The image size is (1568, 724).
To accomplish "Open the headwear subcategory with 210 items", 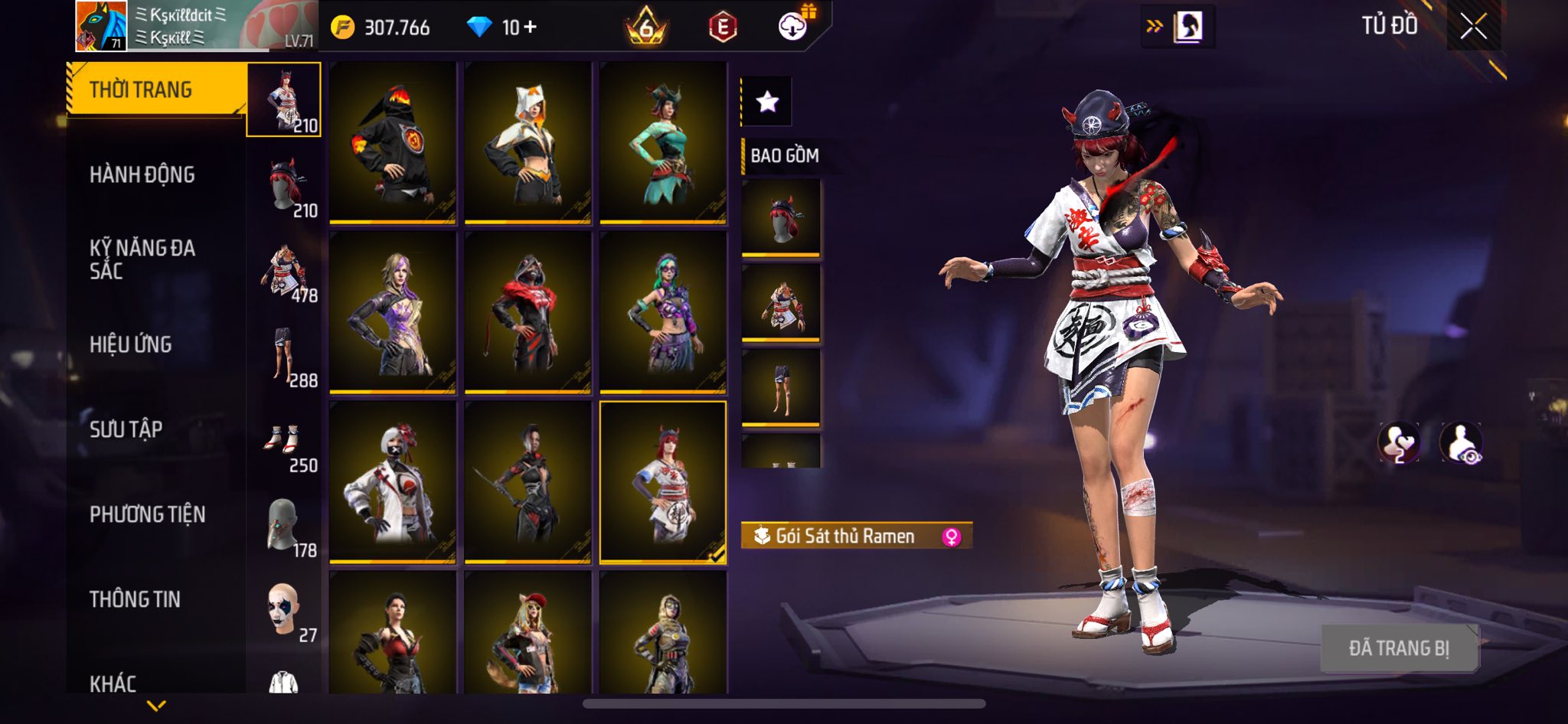I will (285, 185).
